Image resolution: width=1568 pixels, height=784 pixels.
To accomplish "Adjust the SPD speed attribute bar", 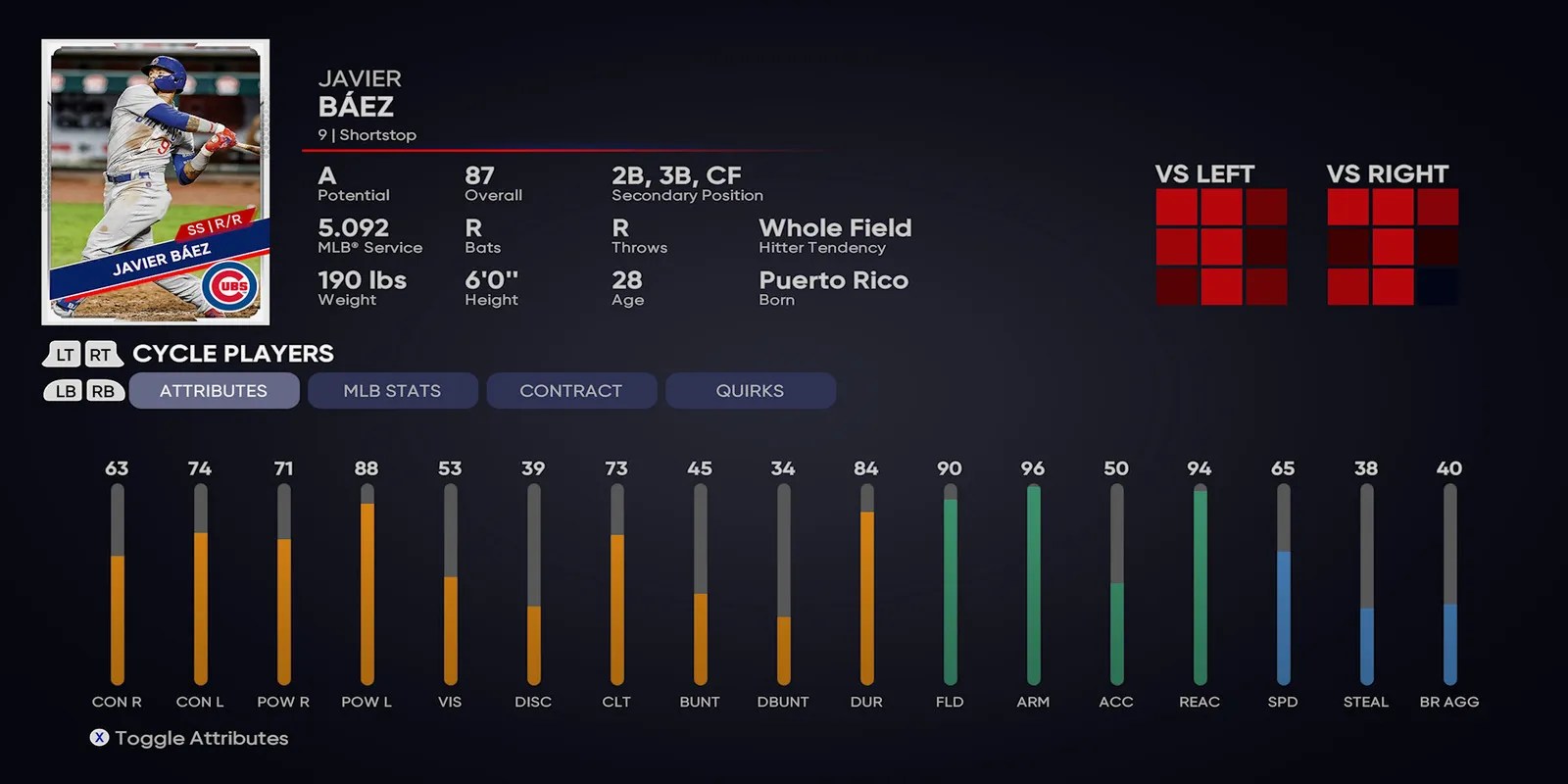I will 1283,588.
